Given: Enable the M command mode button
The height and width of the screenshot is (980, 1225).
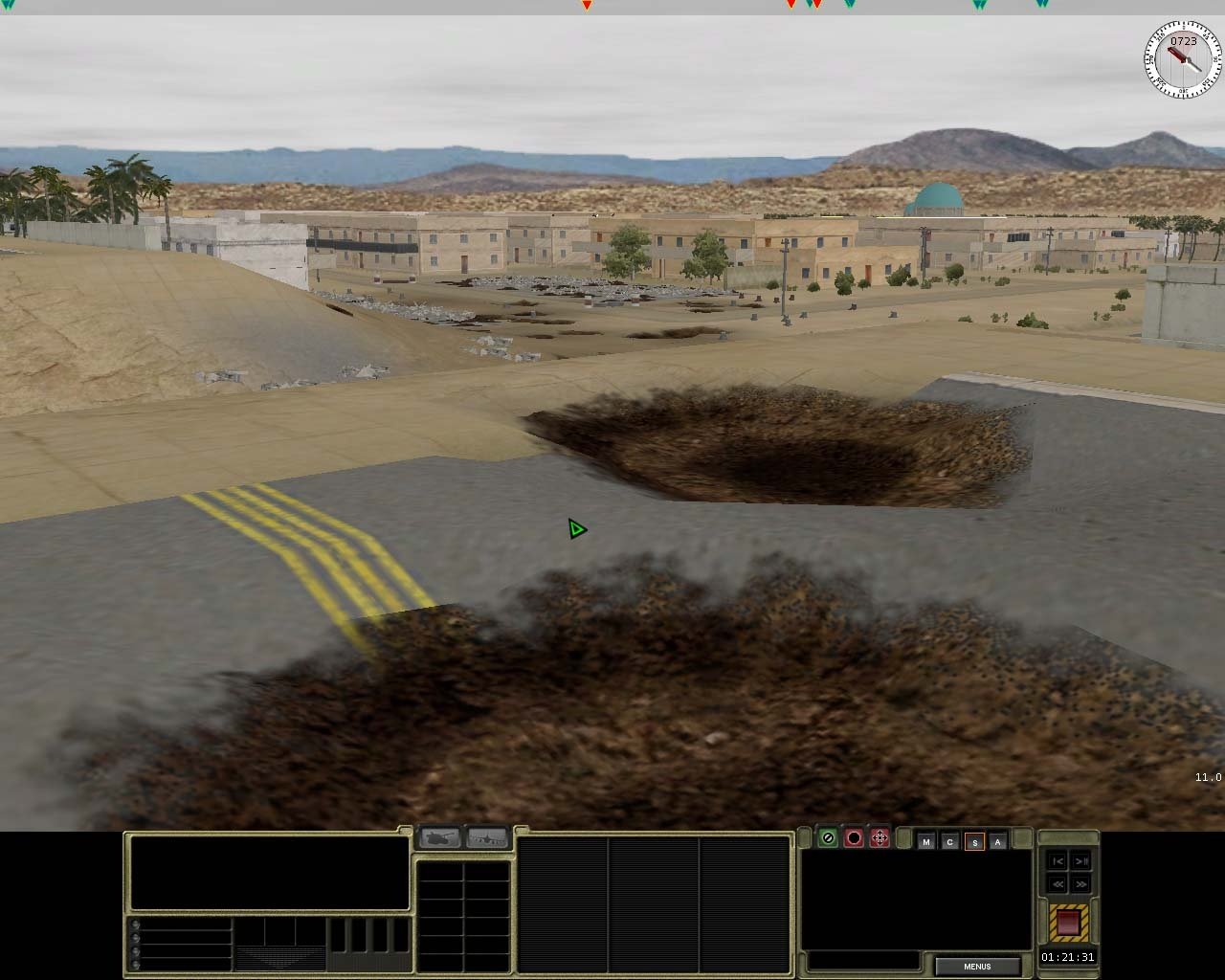Looking at the screenshot, I should [926, 842].
